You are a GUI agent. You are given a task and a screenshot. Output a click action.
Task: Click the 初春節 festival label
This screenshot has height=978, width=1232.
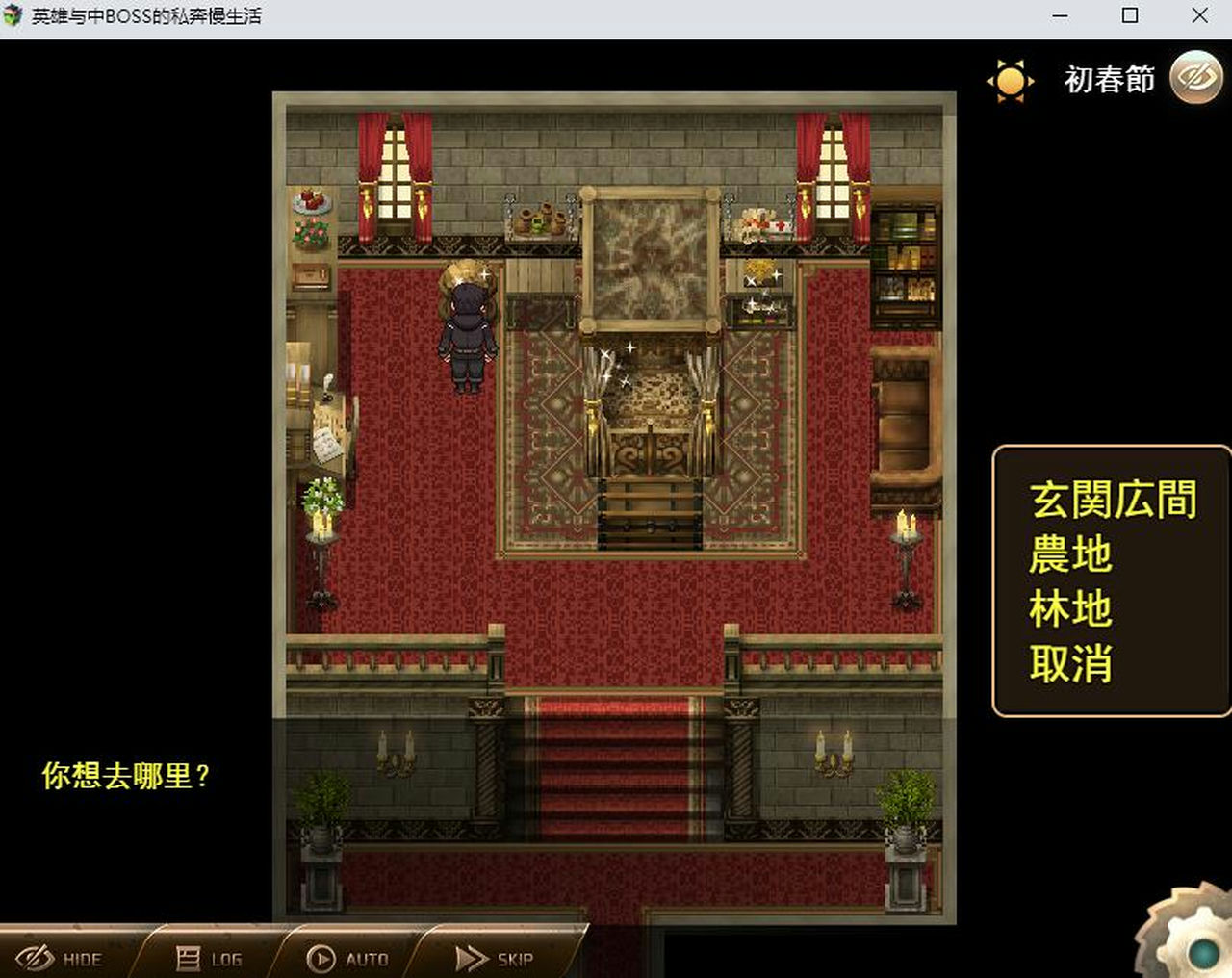tap(1108, 79)
